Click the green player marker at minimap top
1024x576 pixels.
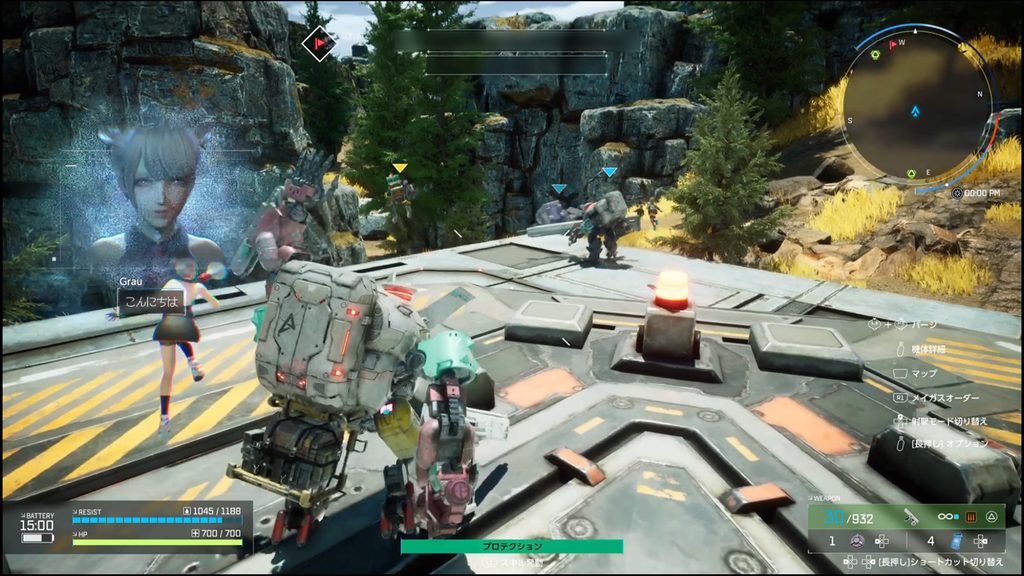(x=876, y=53)
